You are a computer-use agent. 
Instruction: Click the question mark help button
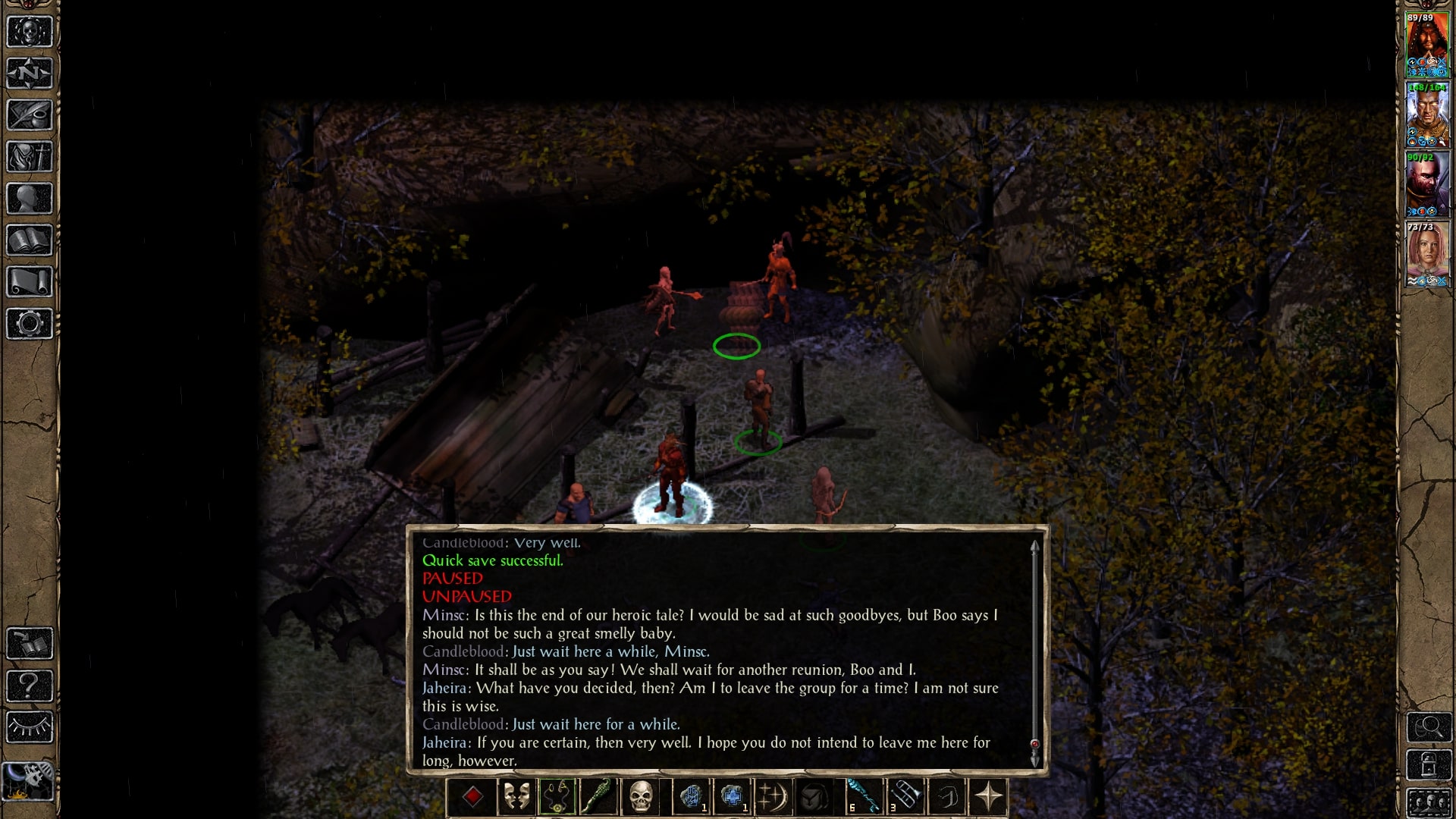tap(30, 686)
